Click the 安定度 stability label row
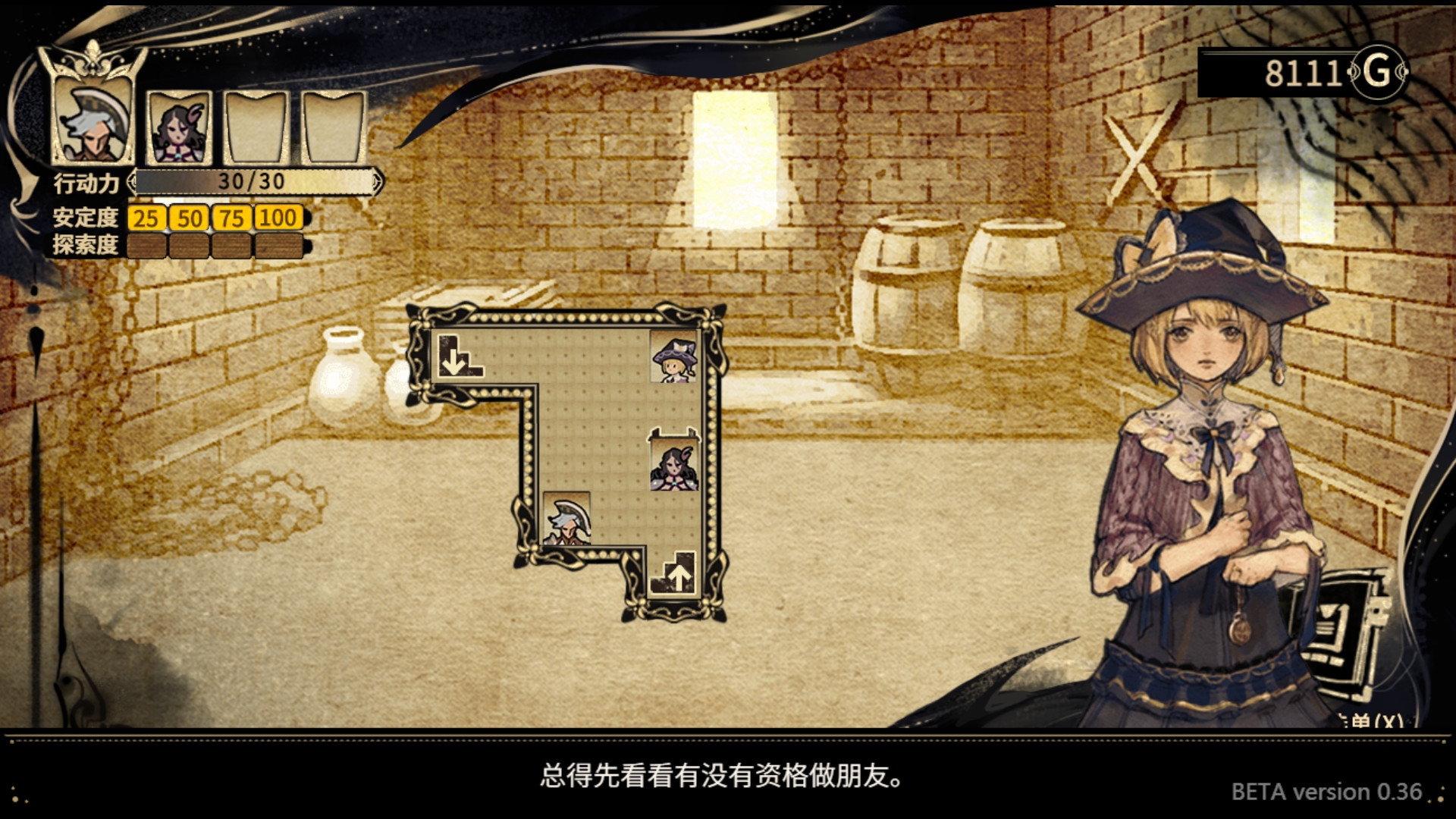The width and height of the screenshot is (1456, 819). point(85,218)
